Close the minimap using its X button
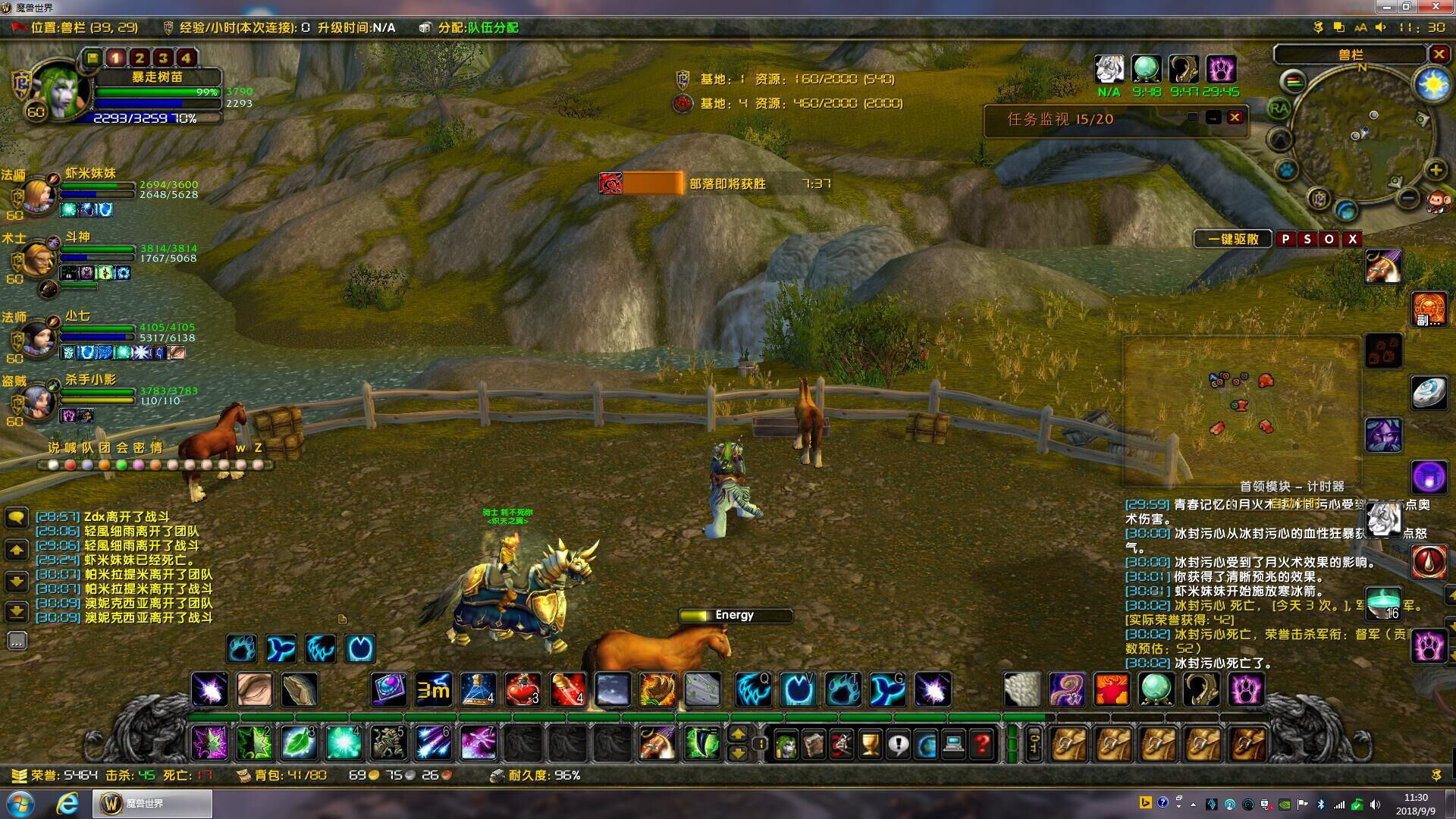Screen dimensions: 1456x819 click(1439, 54)
